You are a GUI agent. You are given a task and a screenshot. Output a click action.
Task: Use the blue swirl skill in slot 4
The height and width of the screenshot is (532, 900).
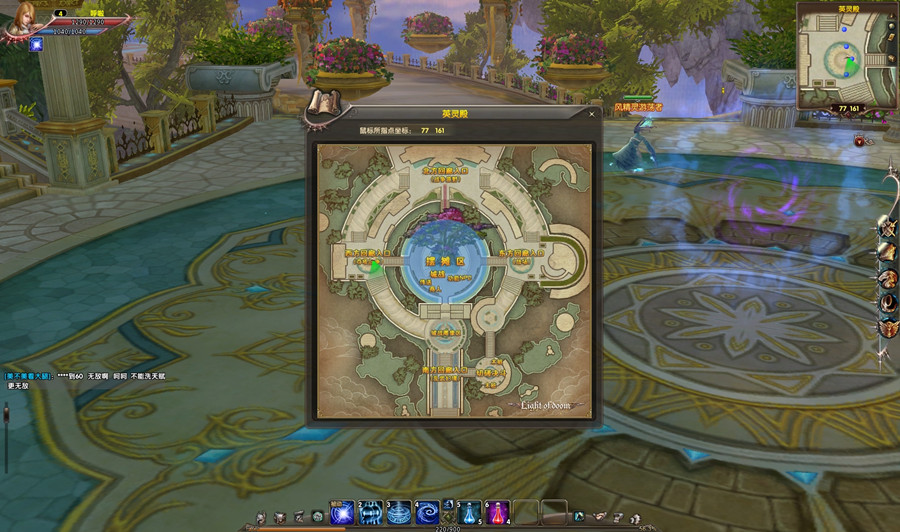[427, 513]
